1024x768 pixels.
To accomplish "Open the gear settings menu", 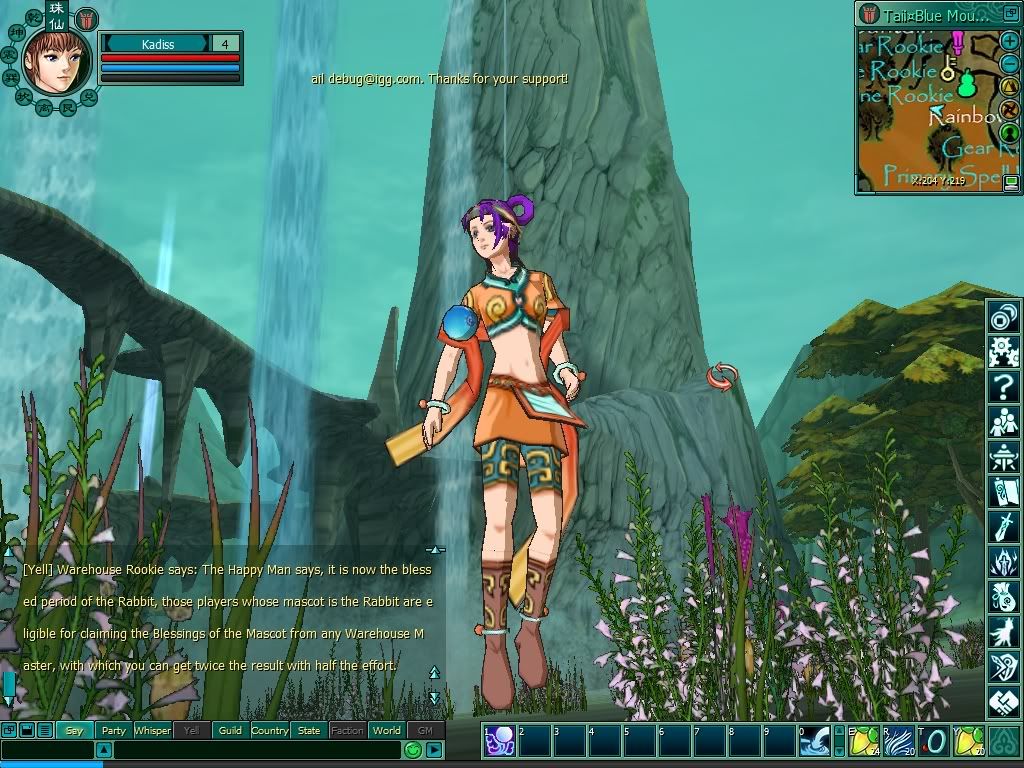I will coord(1003,351).
